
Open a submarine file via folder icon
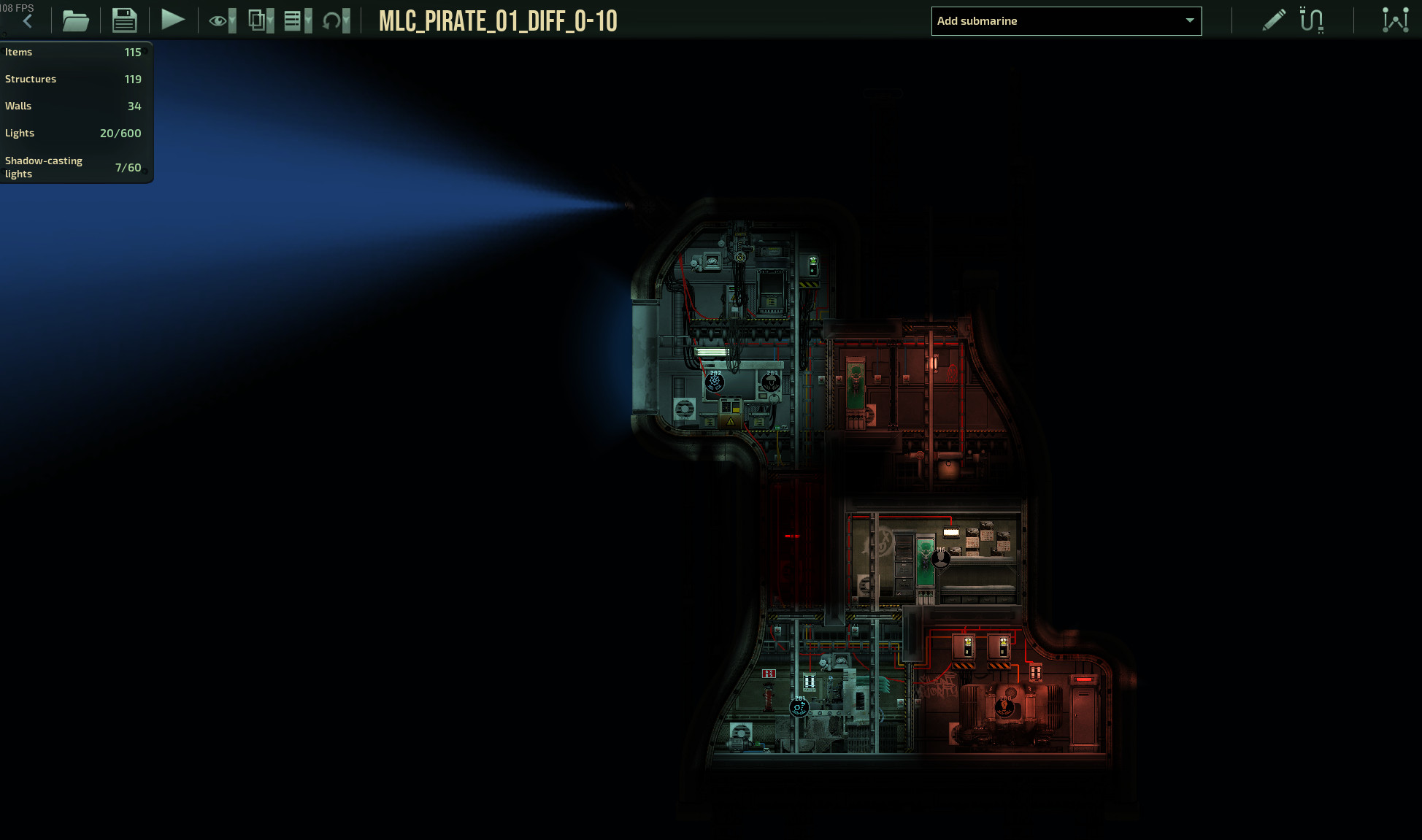pos(75,20)
